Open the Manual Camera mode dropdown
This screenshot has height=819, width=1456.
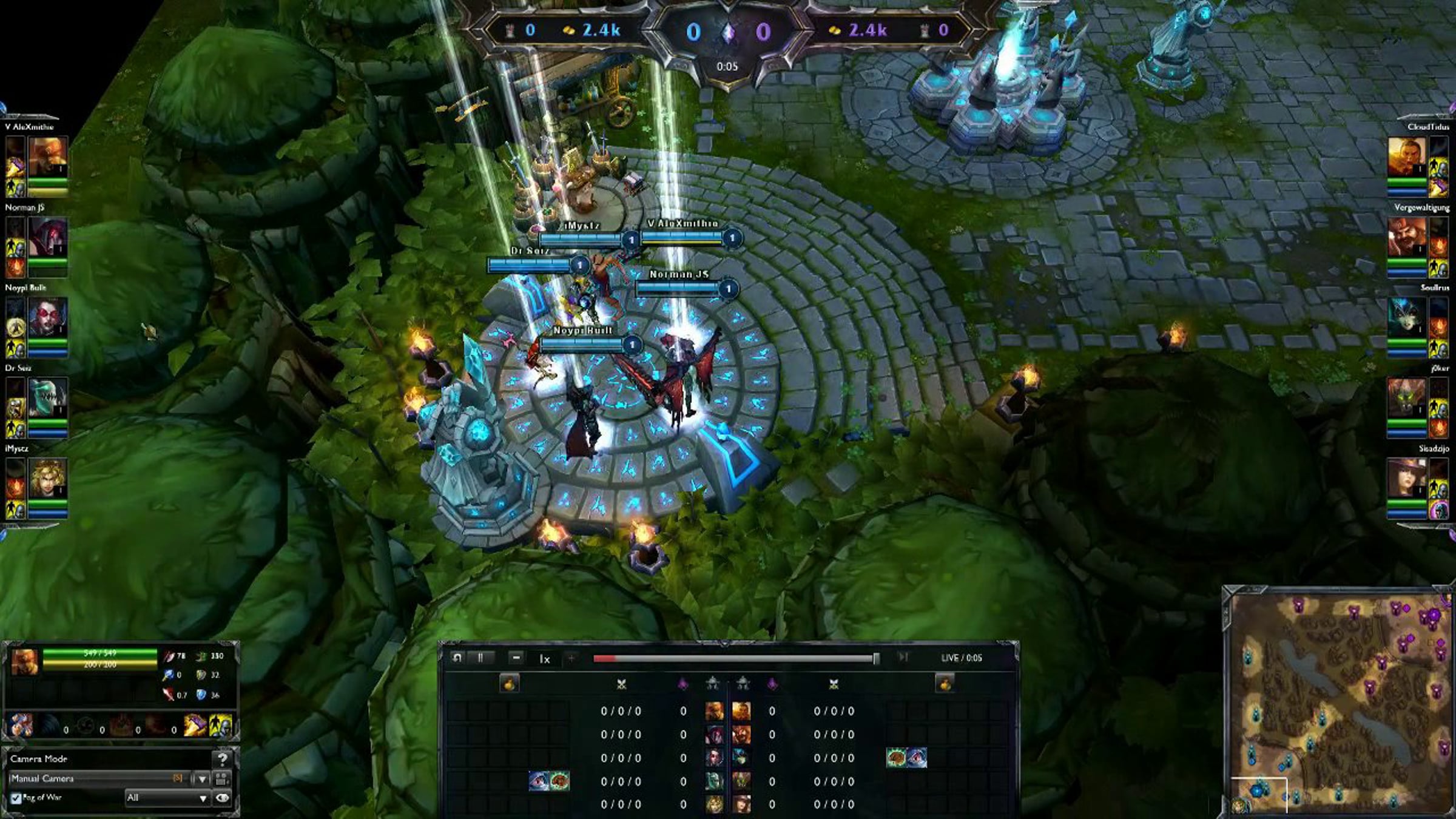click(202, 779)
